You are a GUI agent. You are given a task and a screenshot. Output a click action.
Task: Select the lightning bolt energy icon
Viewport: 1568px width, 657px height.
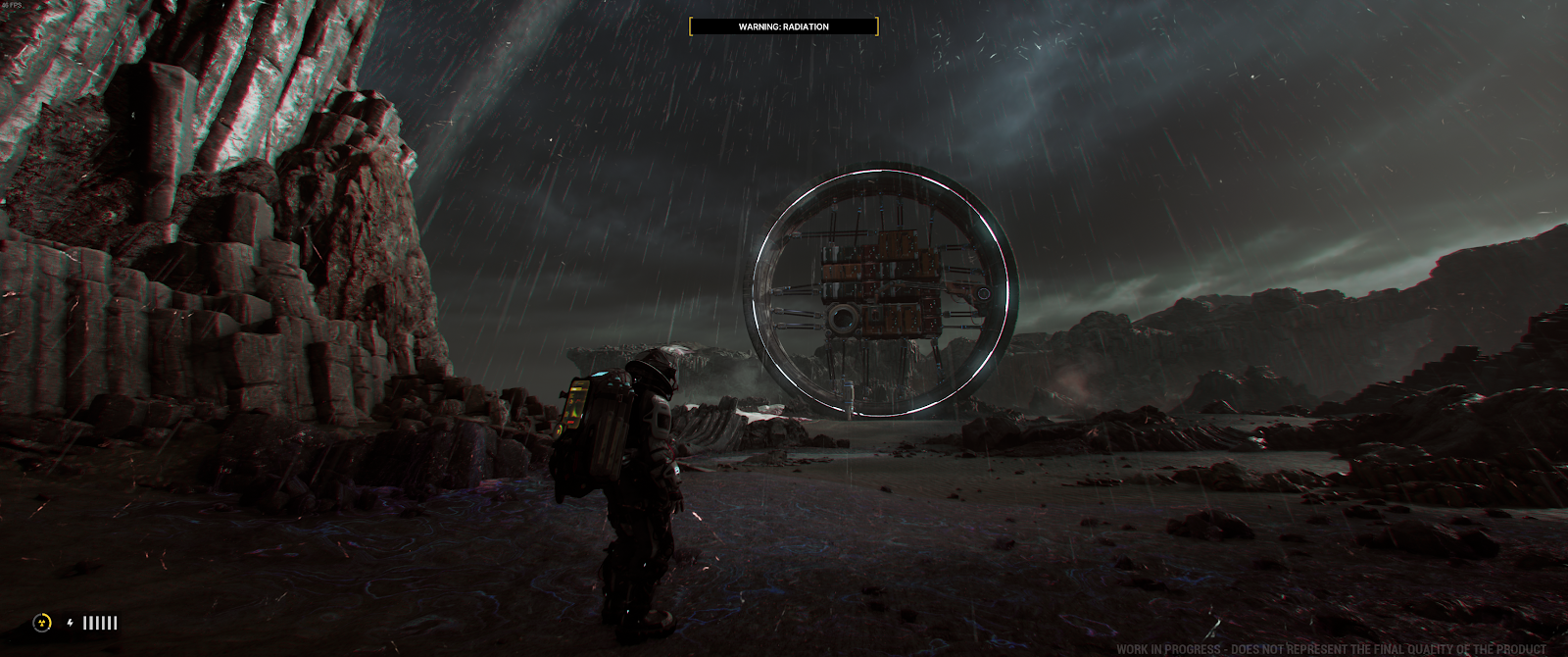[x=70, y=623]
